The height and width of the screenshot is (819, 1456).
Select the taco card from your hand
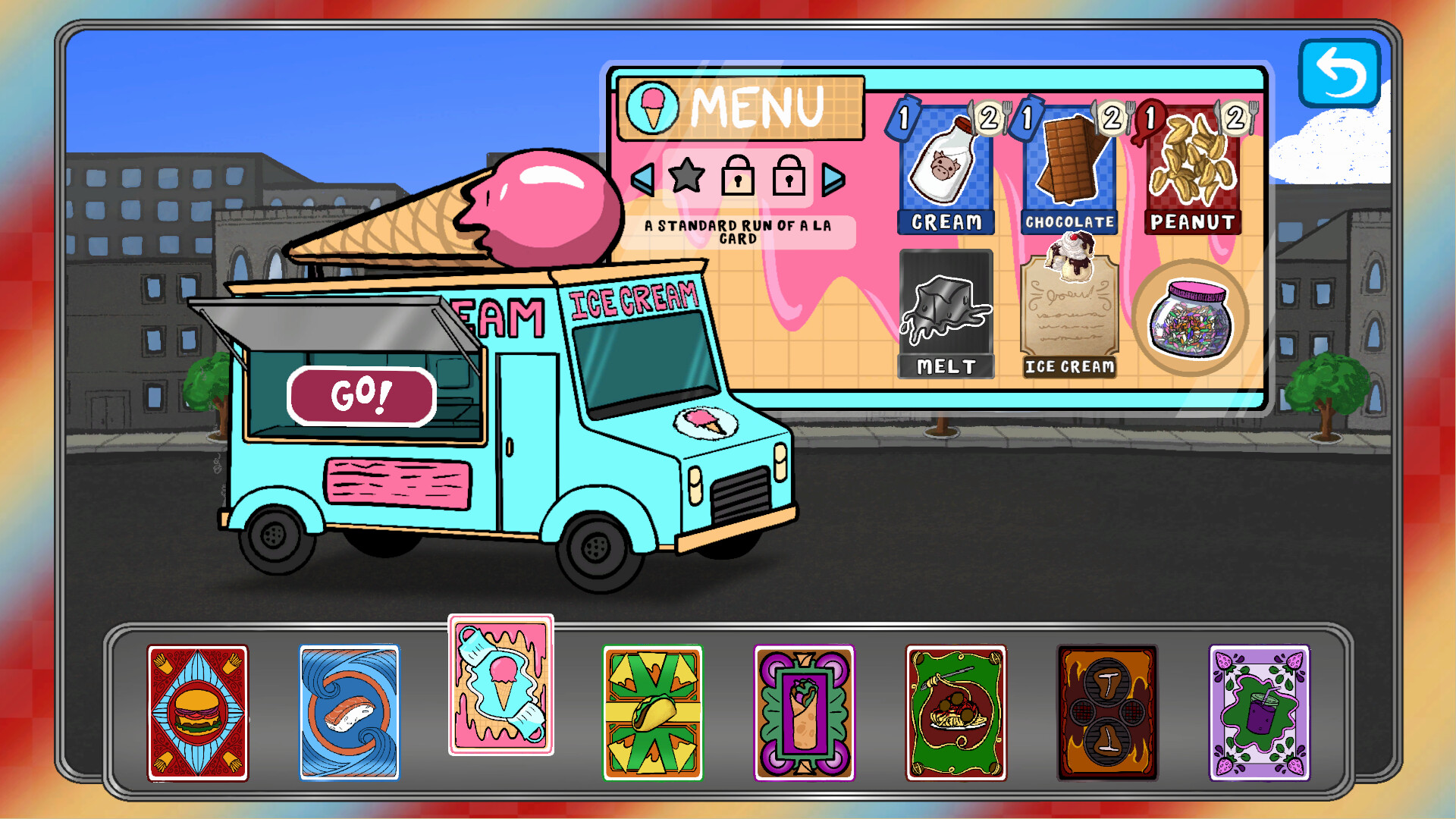click(654, 713)
